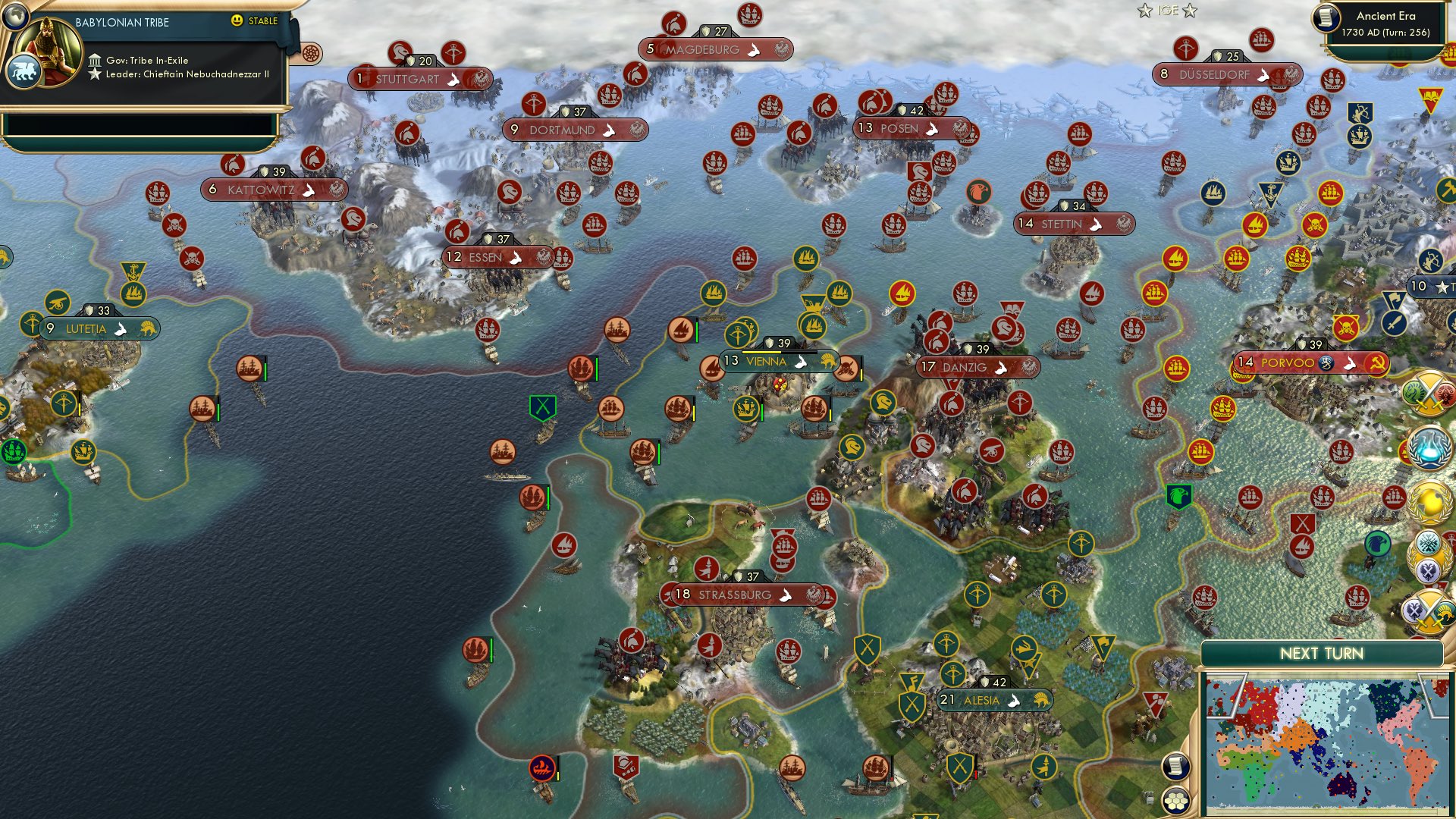The height and width of the screenshot is (819, 1456).
Task: Toggle the editor with the right star icon
Action: click(1189, 11)
